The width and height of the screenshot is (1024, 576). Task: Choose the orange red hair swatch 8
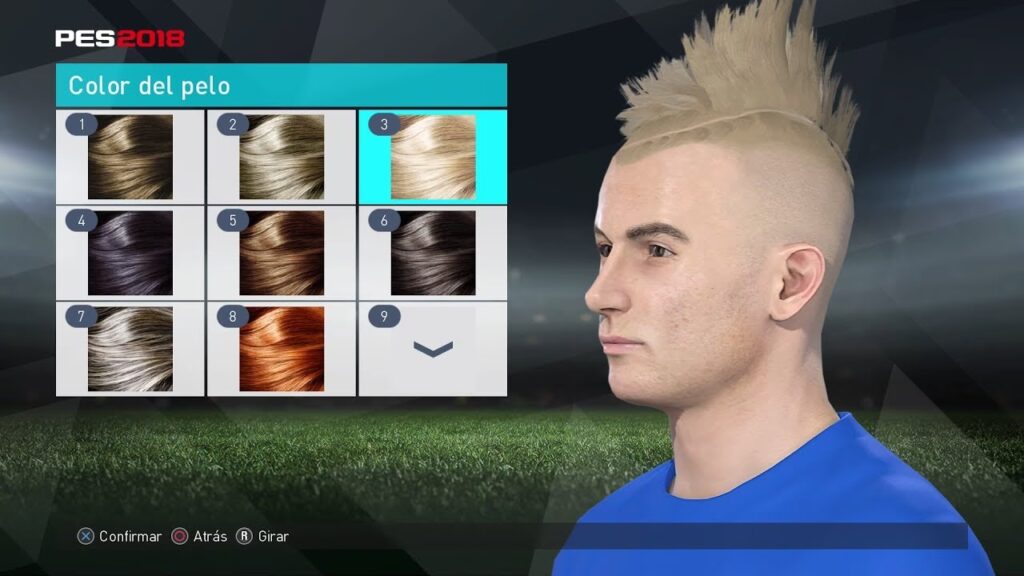[x=281, y=348]
